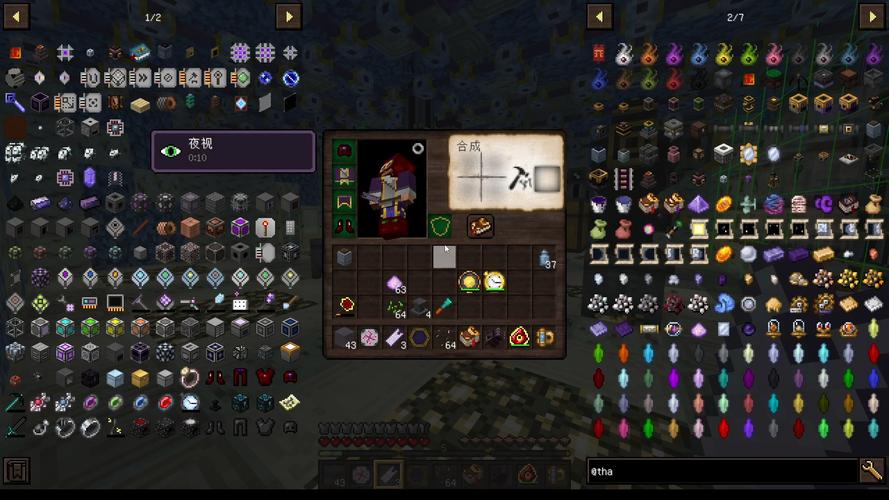Select the hotbar stone block stack of 43
Image resolution: width=889 pixels, height=500 pixels.
(345, 338)
